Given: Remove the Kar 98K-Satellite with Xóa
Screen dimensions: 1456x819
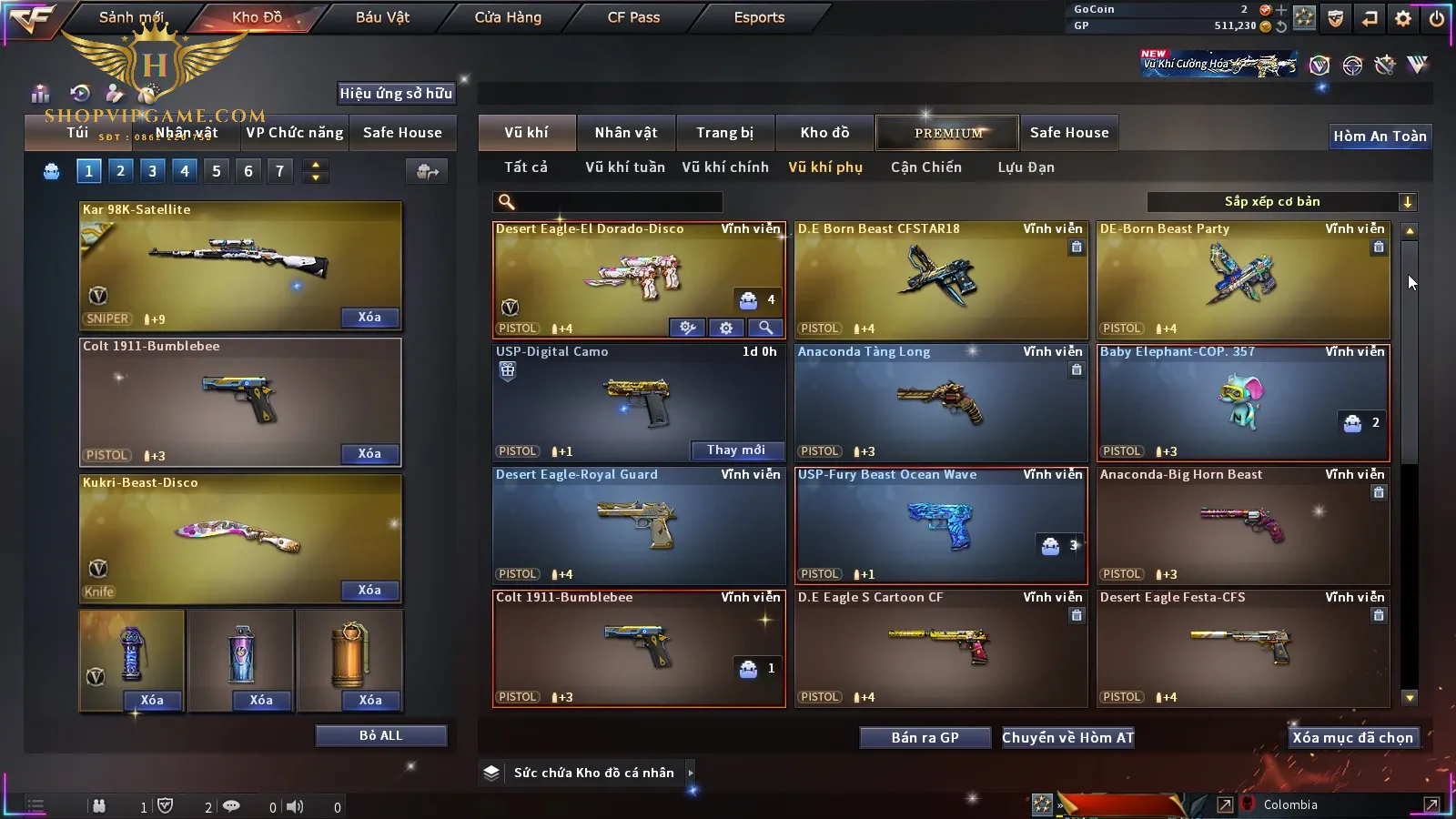Looking at the screenshot, I should point(369,318).
